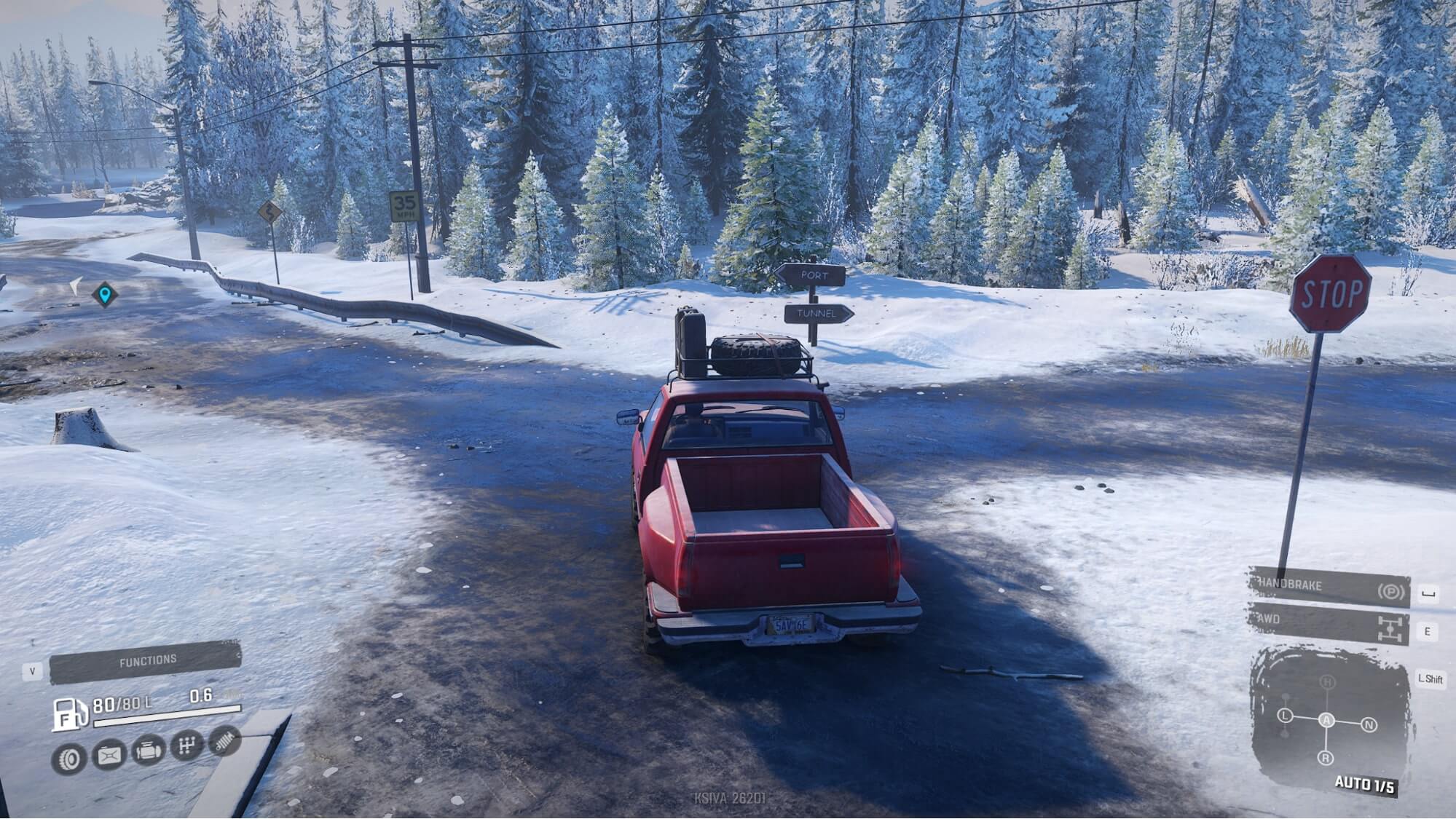The width and height of the screenshot is (1456, 819).
Task: Select the wheel status icon
Action: pos(69,759)
